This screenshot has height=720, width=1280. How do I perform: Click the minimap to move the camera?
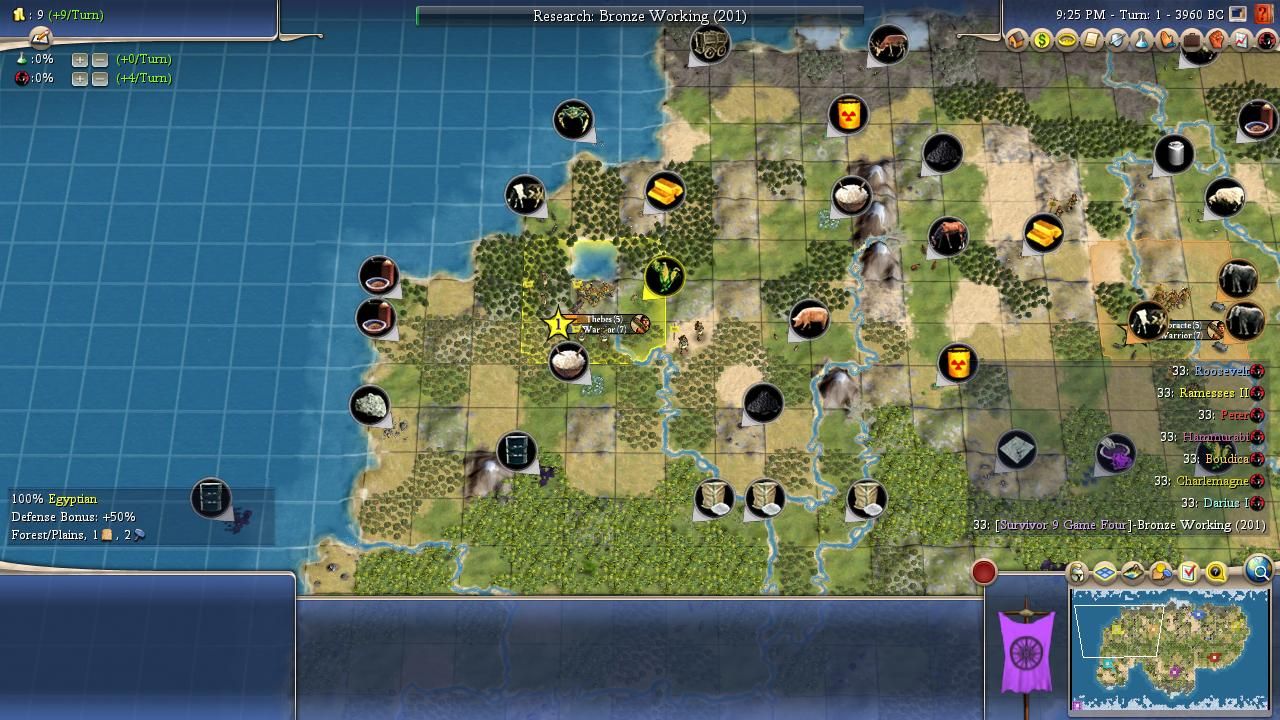pos(1169,648)
